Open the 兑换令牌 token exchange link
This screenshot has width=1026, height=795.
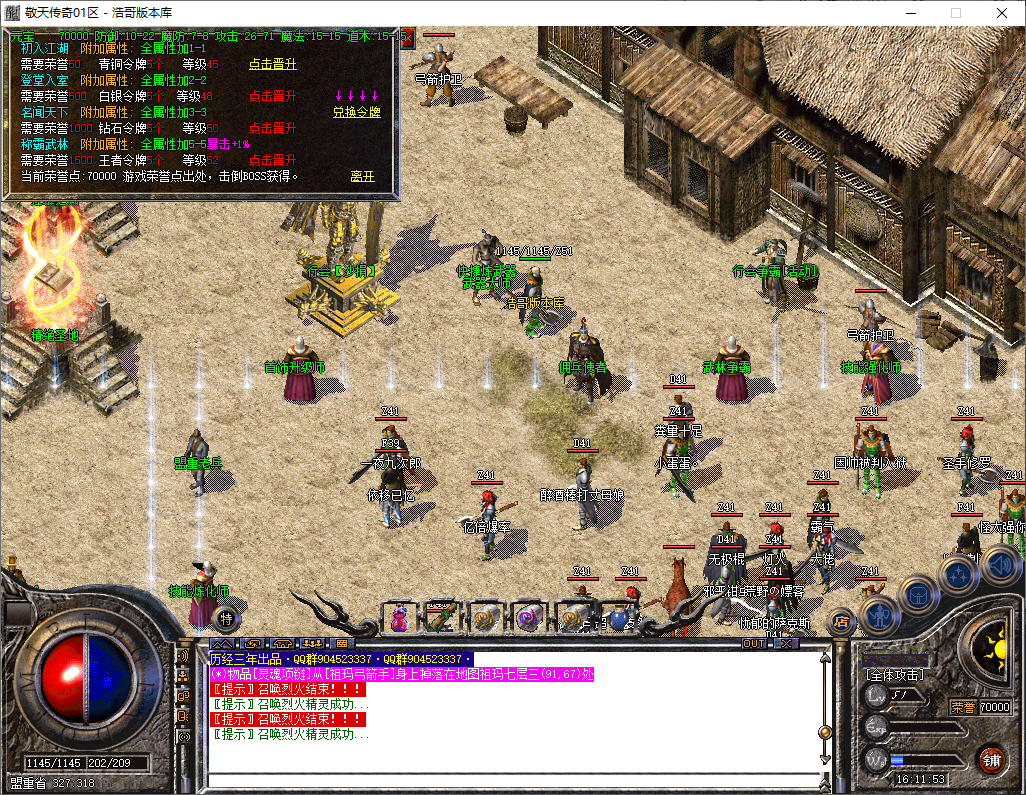click(x=357, y=112)
